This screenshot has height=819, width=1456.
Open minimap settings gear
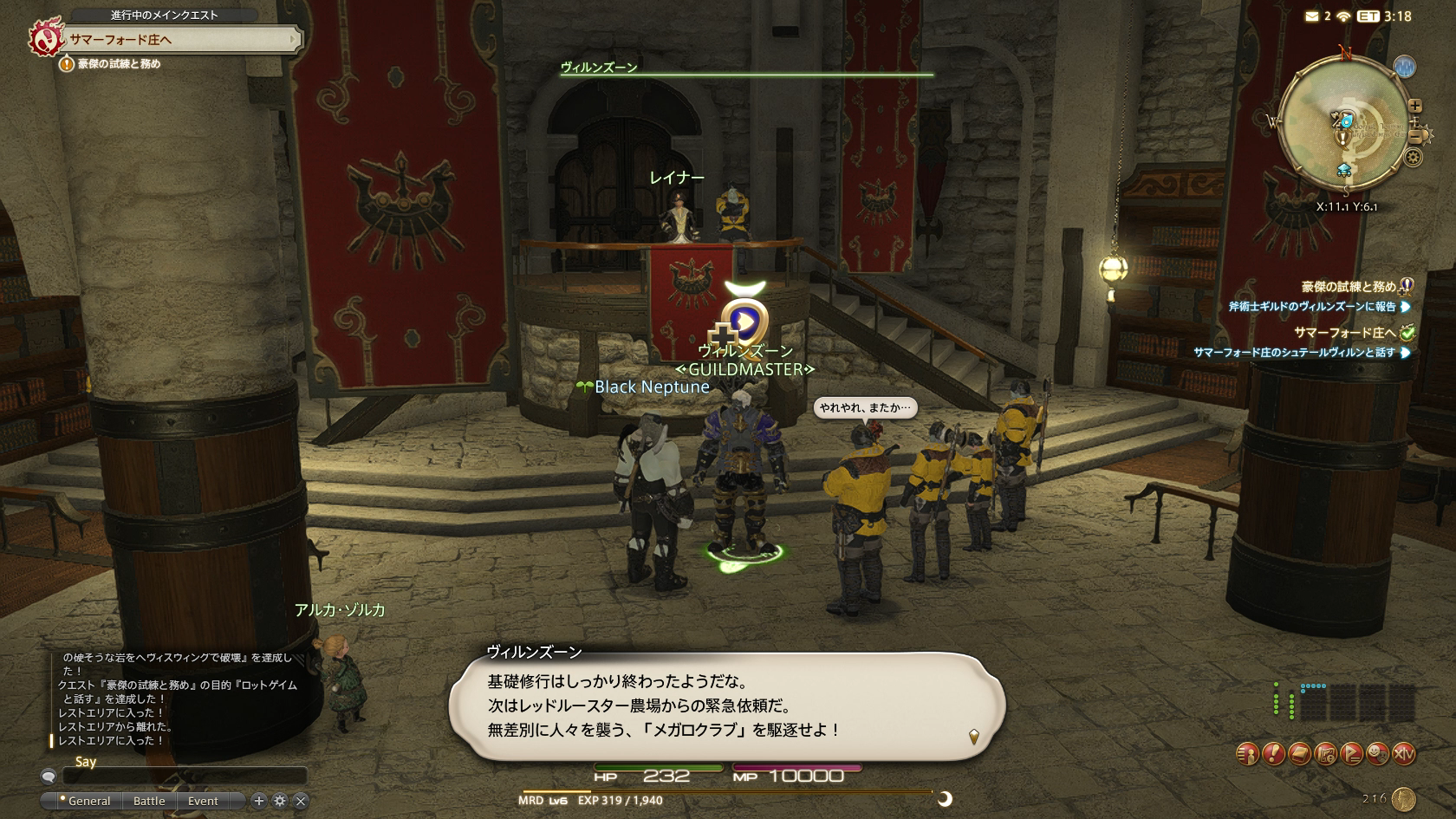(x=1413, y=158)
